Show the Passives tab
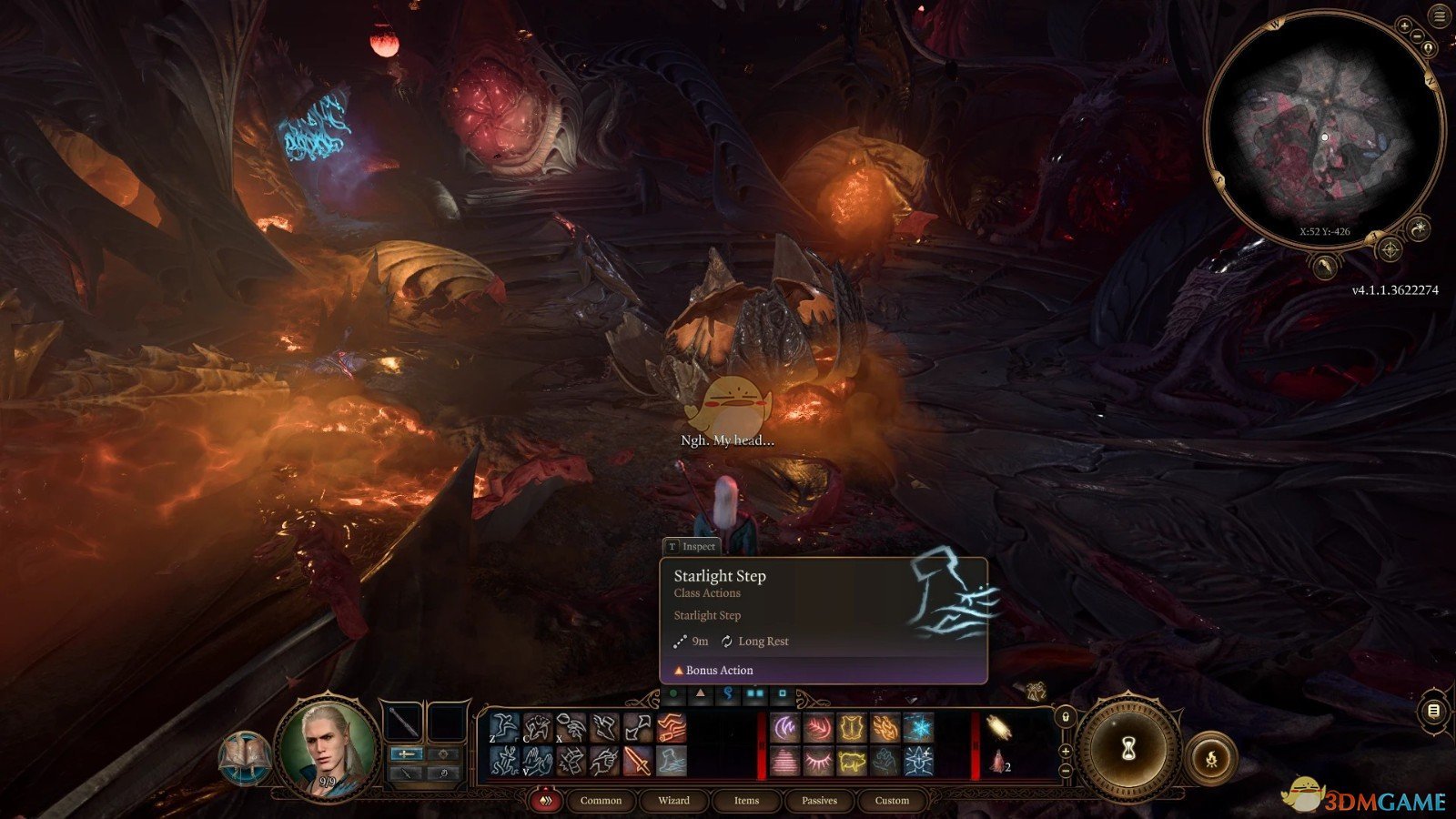The image size is (1456, 819). click(x=819, y=800)
